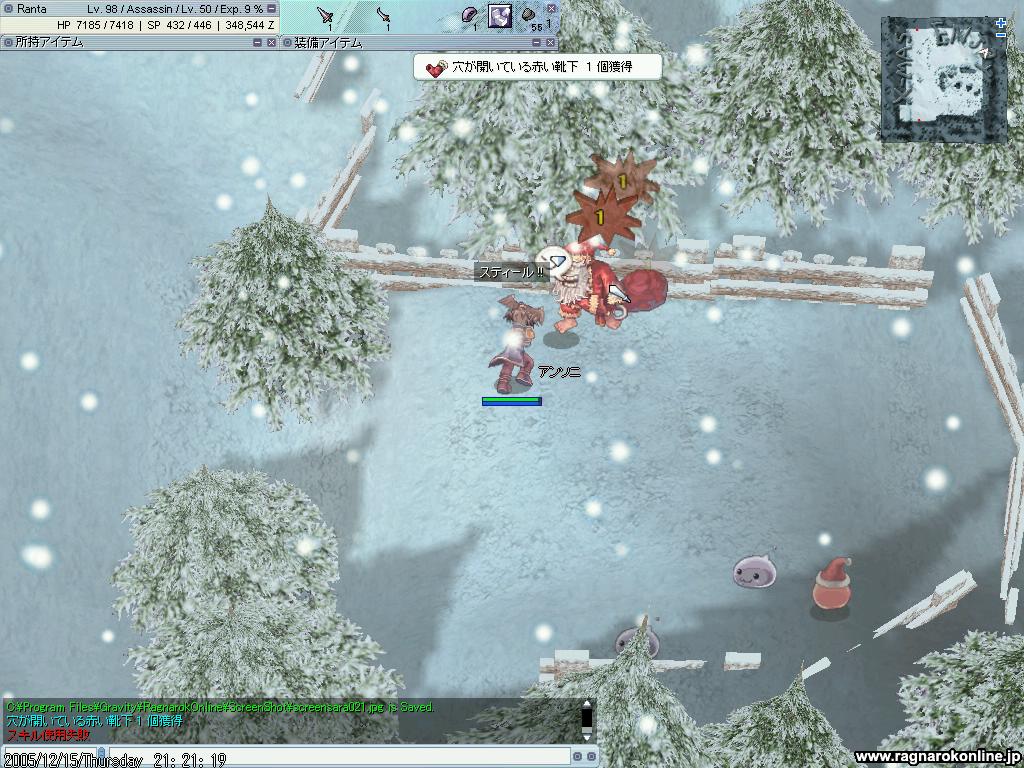Close the shortcut hotbar
The image size is (1024, 768).
(x=551, y=8)
